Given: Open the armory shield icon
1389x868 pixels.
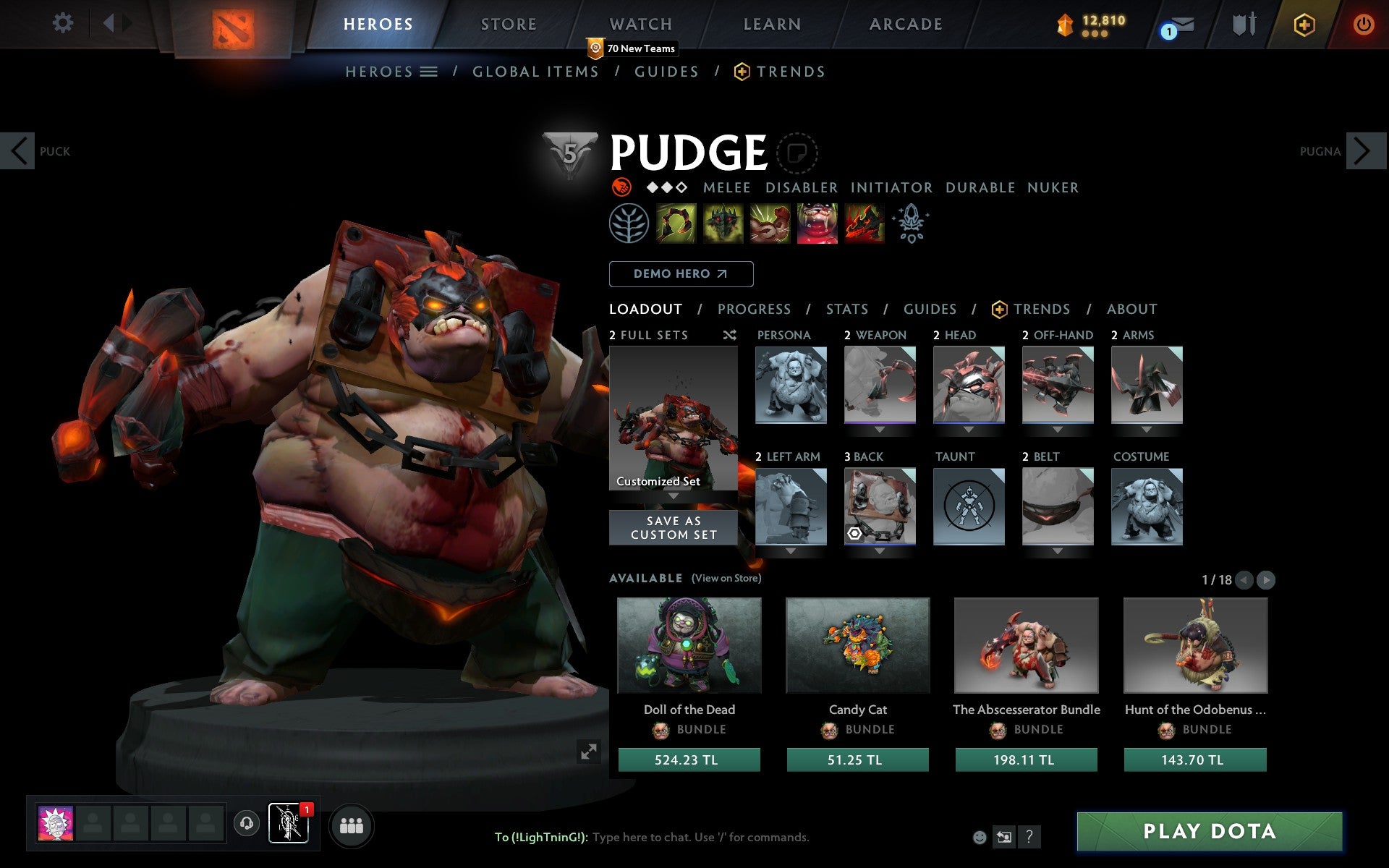Looking at the screenshot, I should point(1242,23).
